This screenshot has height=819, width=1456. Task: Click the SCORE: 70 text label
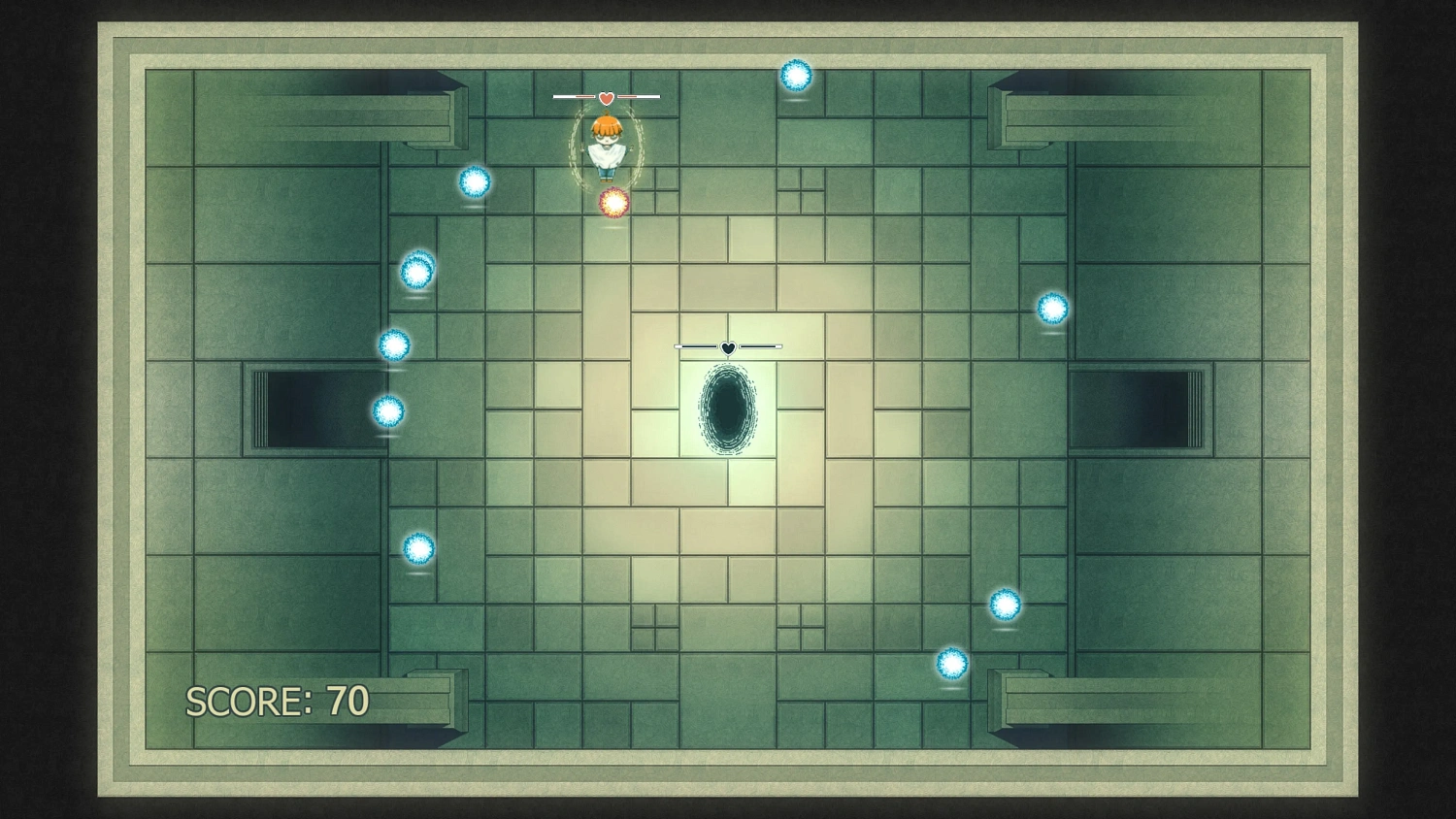pos(276,700)
